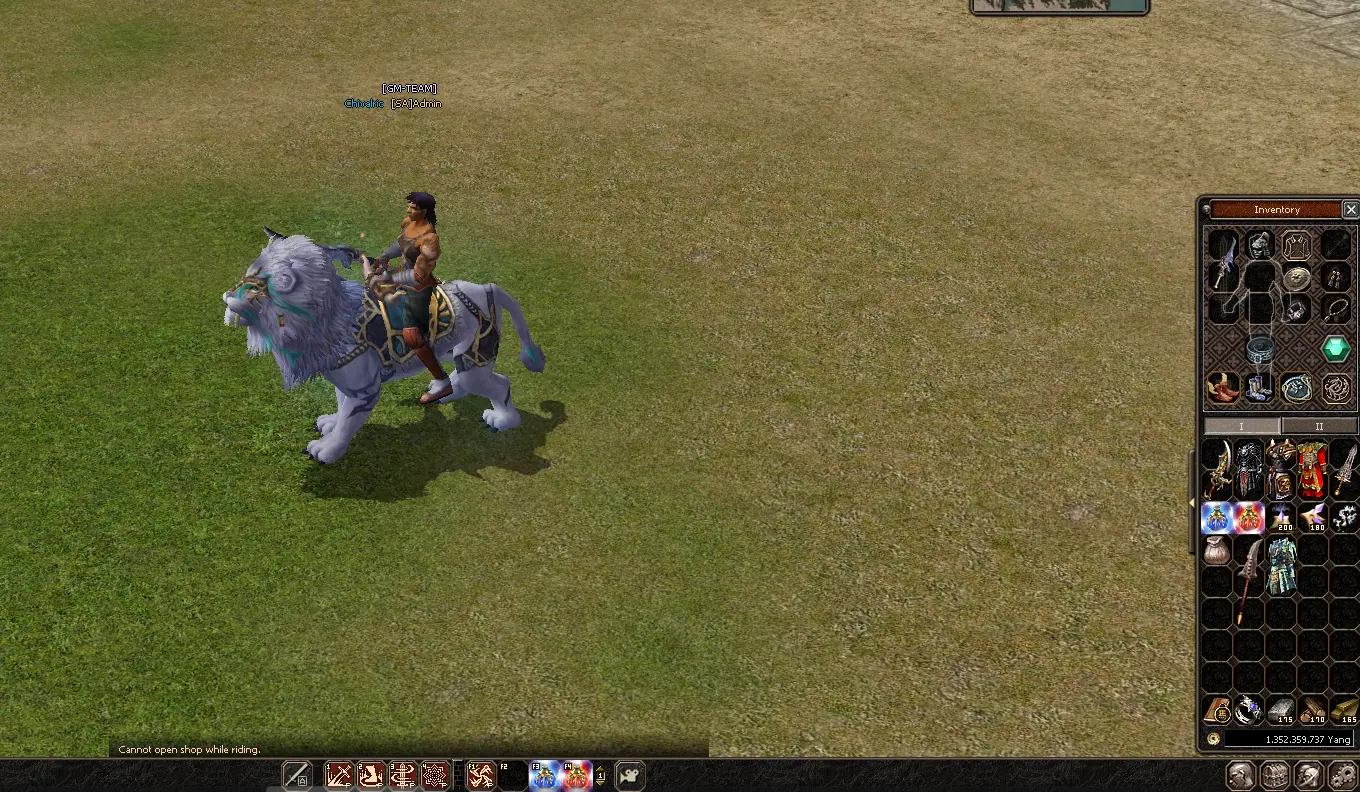The height and width of the screenshot is (792, 1360).
Task: Select the blue potion in the inventory
Action: (x=1217, y=517)
